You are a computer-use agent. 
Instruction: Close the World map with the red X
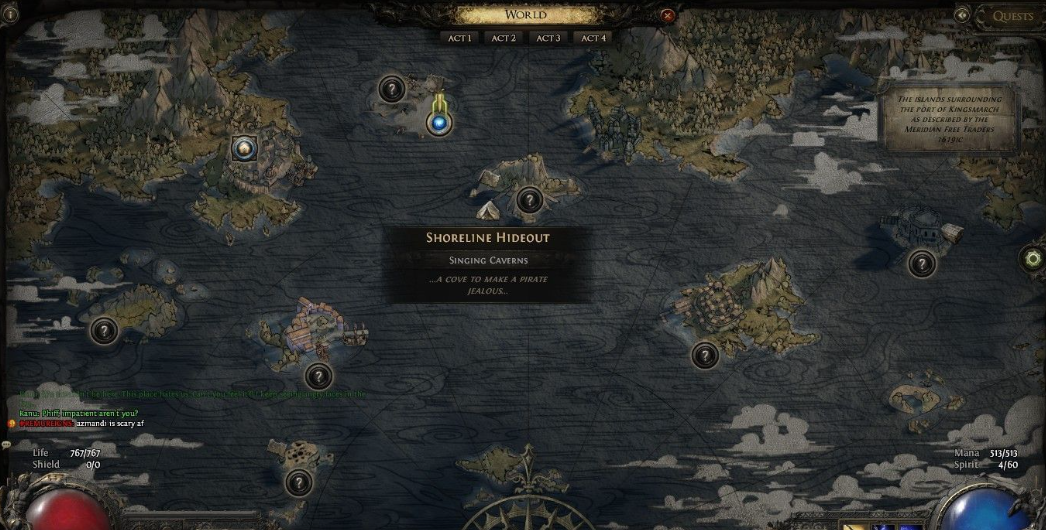(668, 16)
